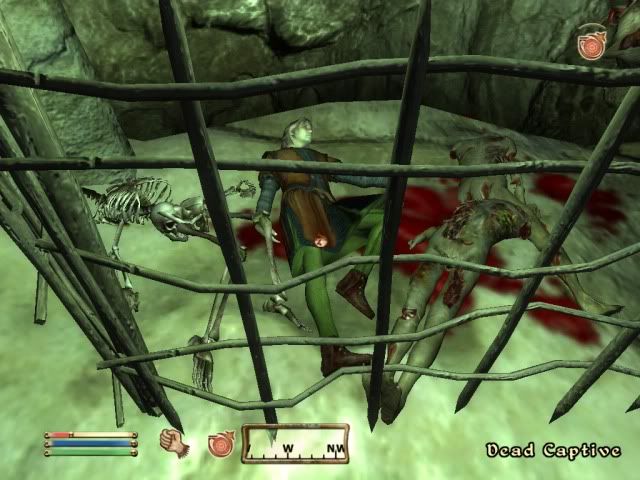Click the active spell effect icon in the corner

pyautogui.click(x=592, y=46)
